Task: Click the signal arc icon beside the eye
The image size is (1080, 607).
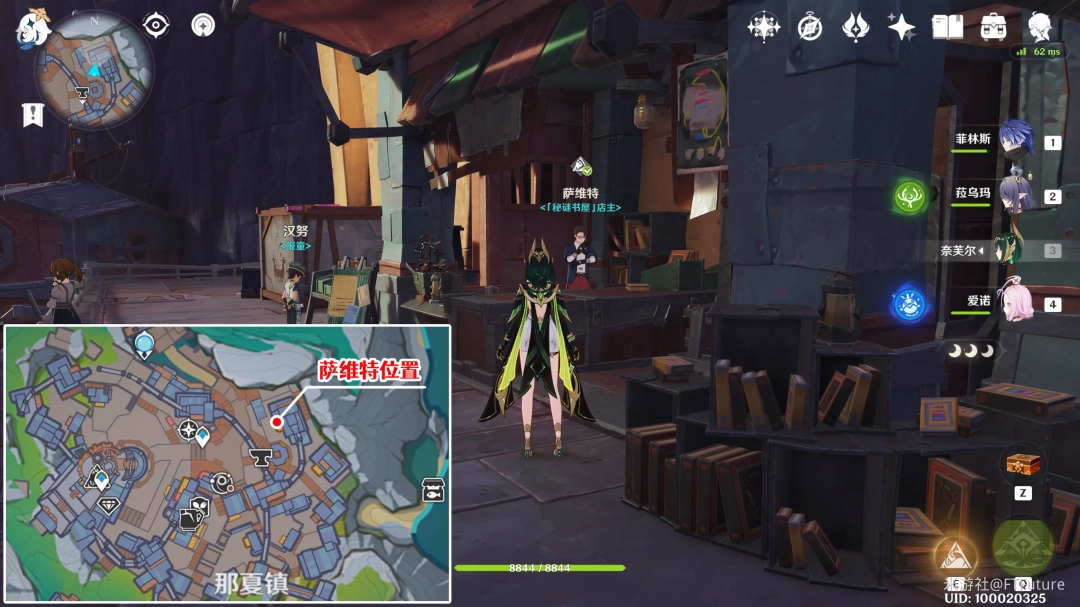Action: click(203, 25)
